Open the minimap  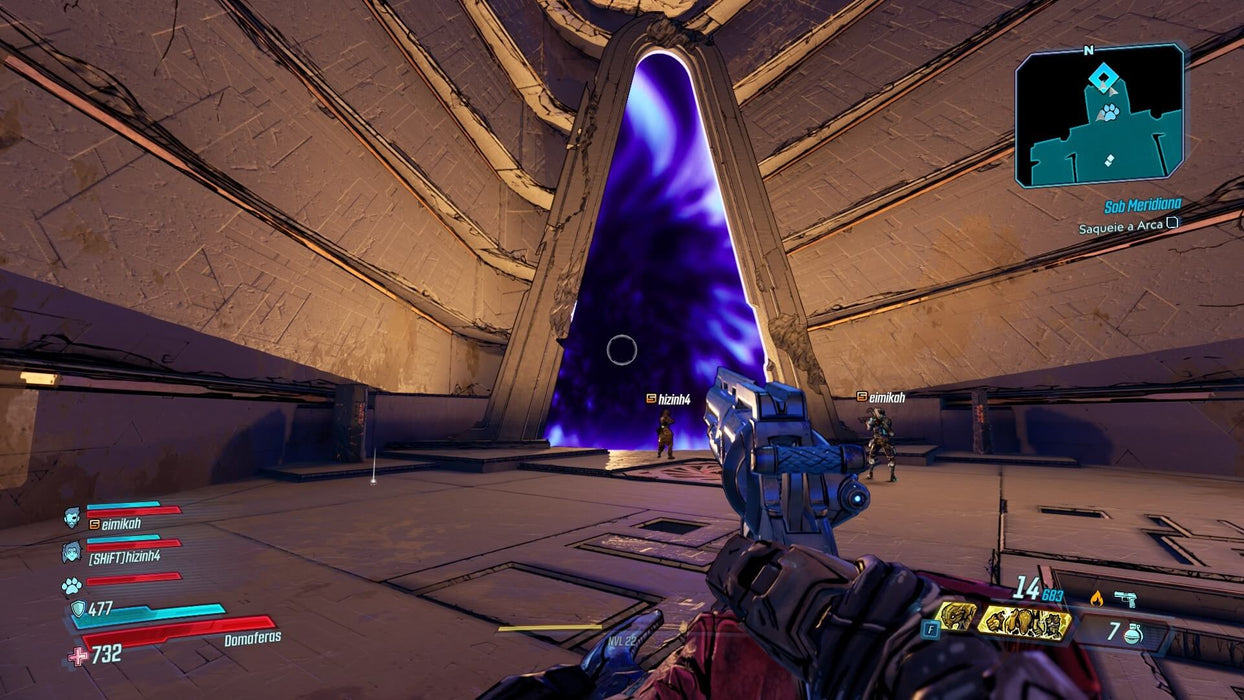1100,116
